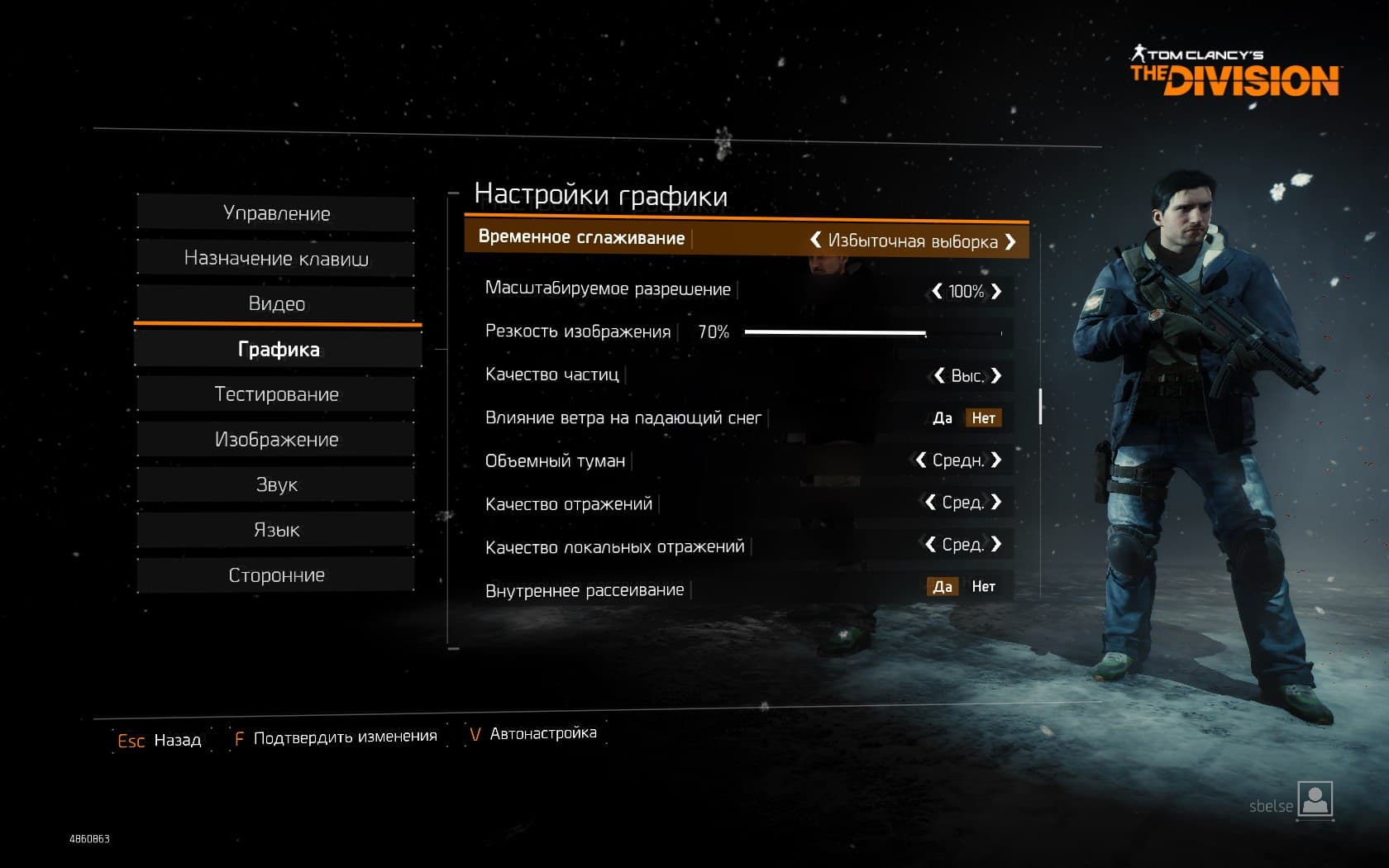Switch to the Звук settings
The height and width of the screenshot is (868, 1389).
click(276, 484)
